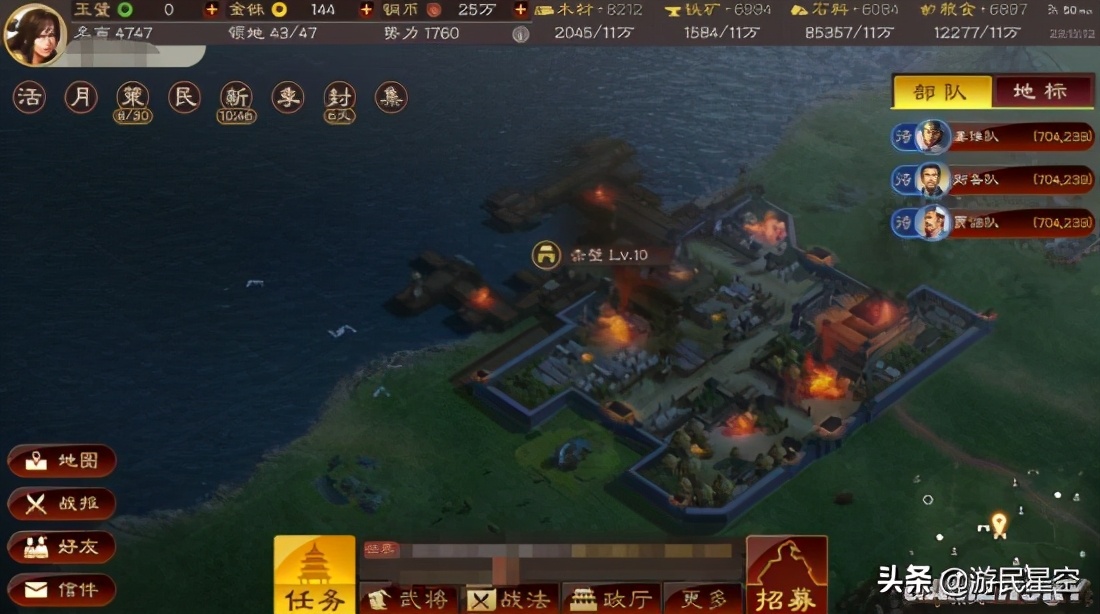Open the 活 activity round icon

tap(29, 98)
